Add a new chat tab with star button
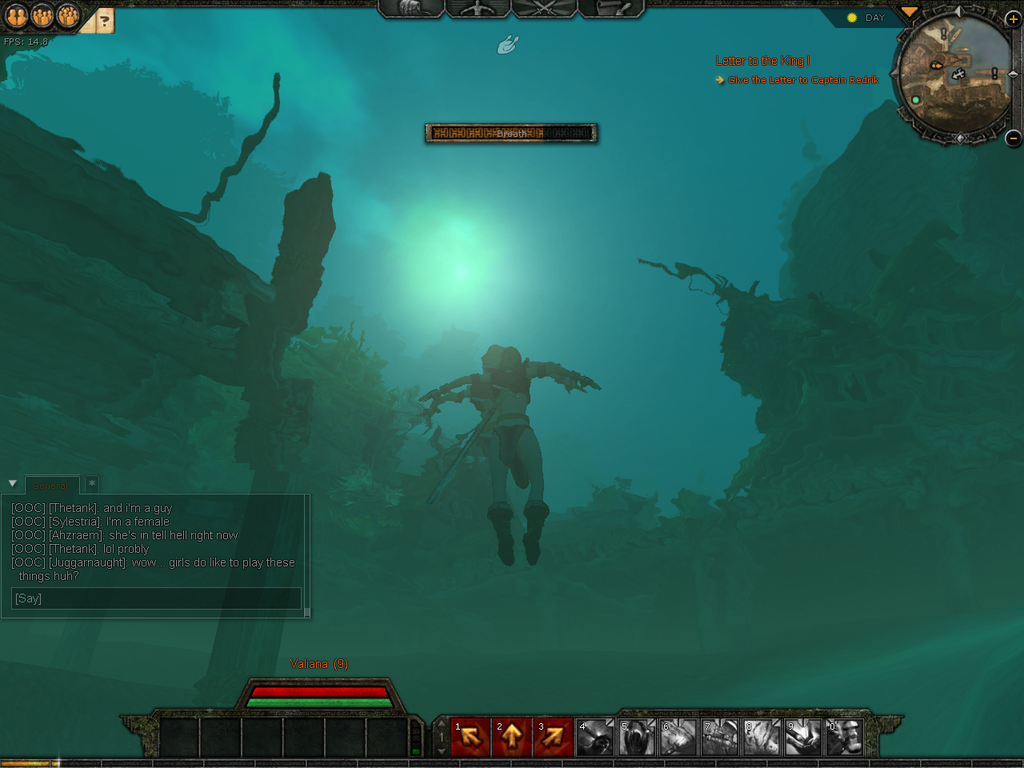 click(92, 484)
